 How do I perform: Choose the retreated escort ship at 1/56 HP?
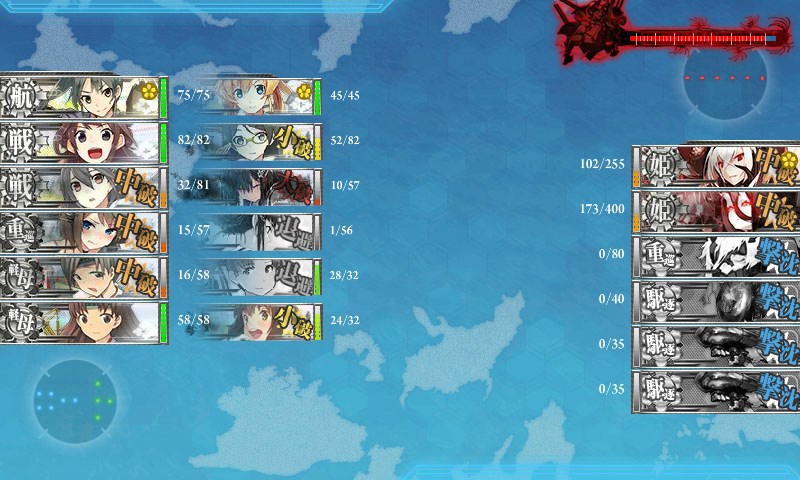click(258, 232)
